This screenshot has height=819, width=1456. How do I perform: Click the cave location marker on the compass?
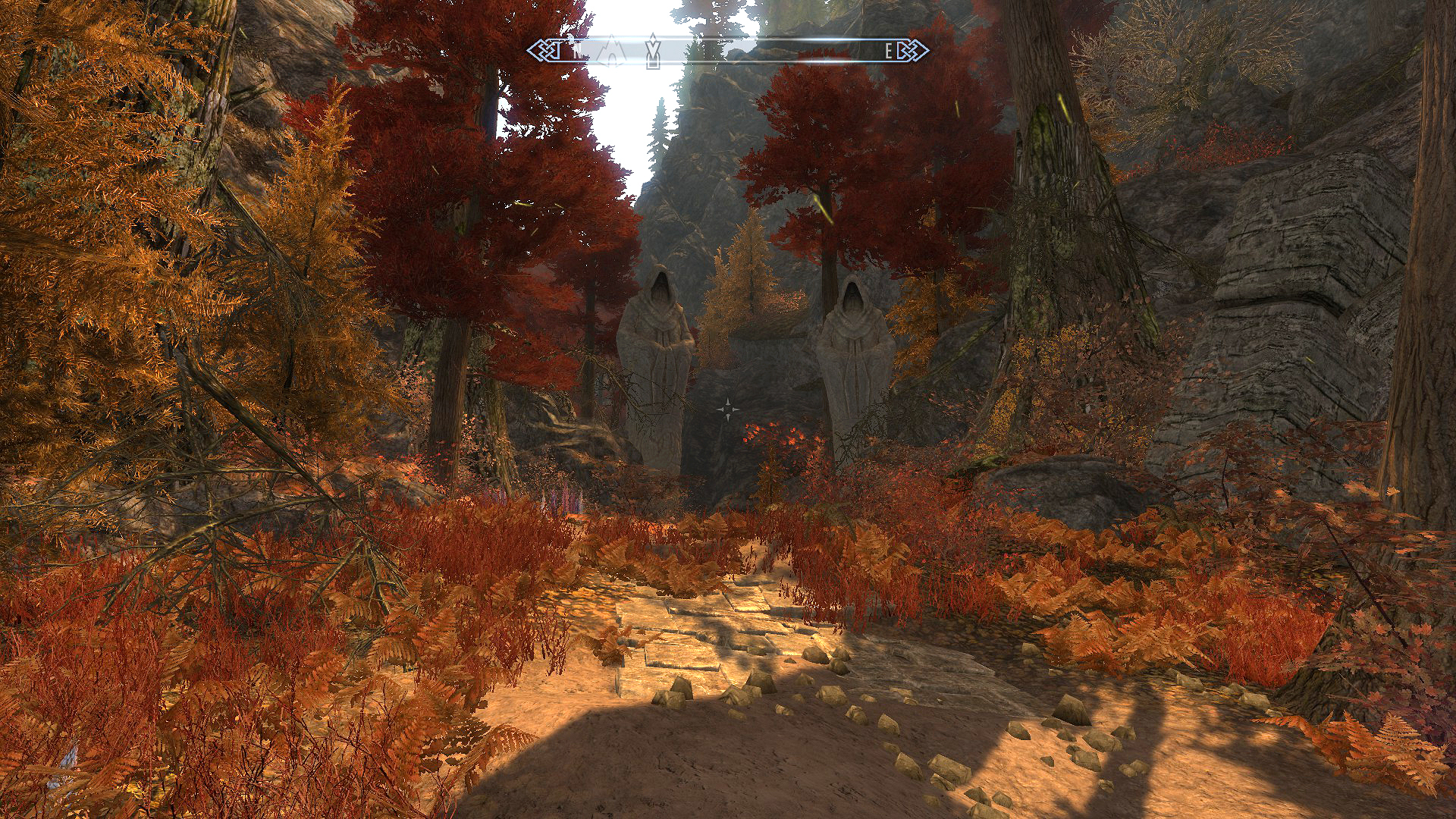click(x=611, y=51)
